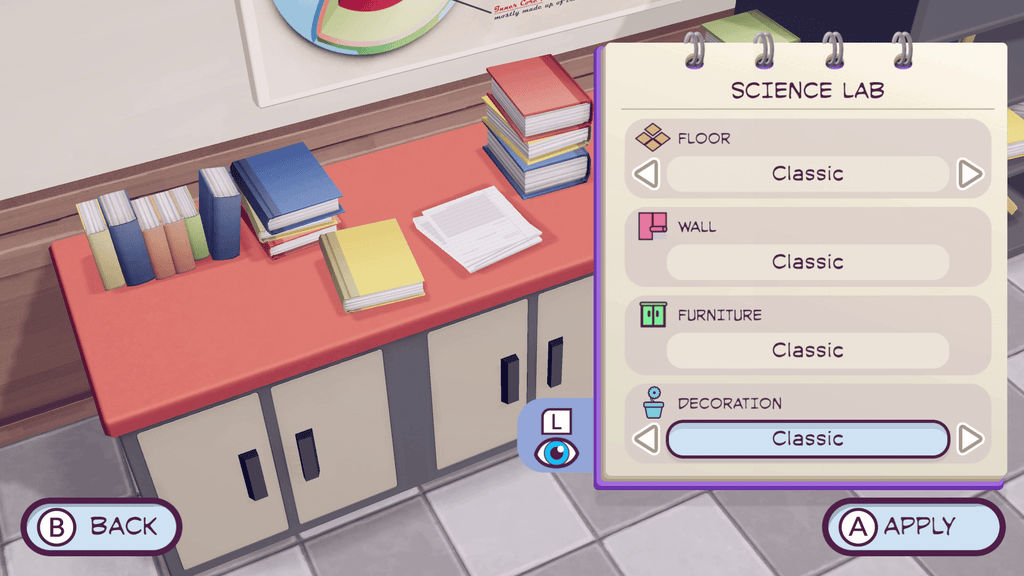Screen dimensions: 1024x576
Task: Select the Floor style Classic field
Action: pos(807,174)
